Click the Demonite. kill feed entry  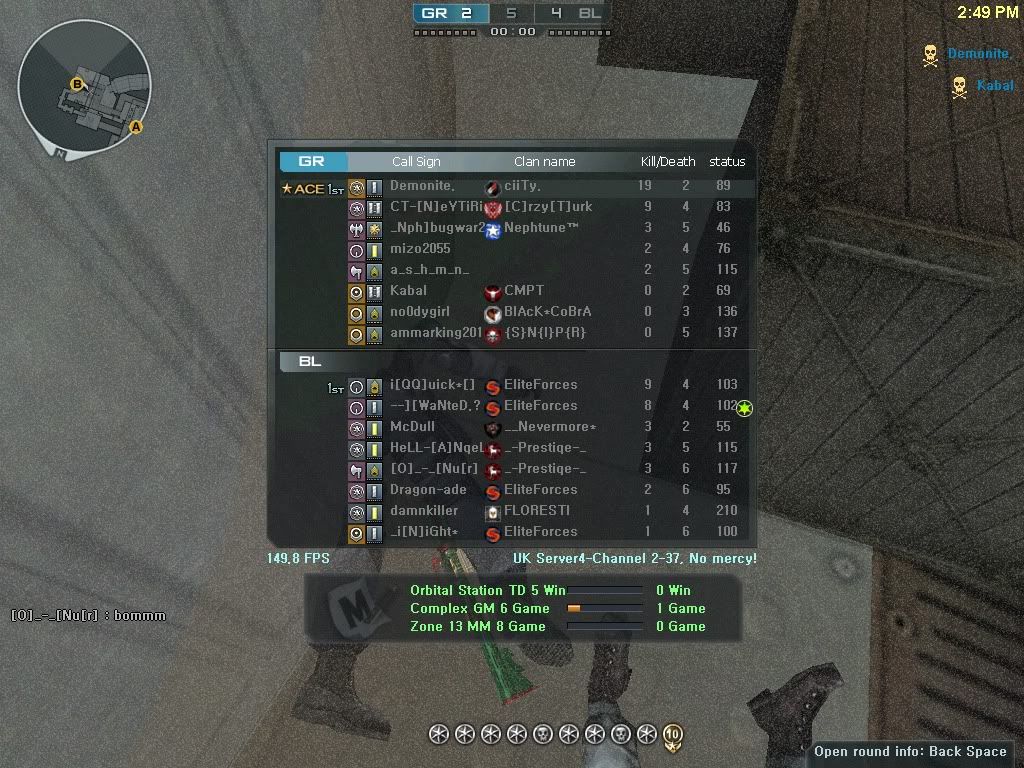point(977,54)
